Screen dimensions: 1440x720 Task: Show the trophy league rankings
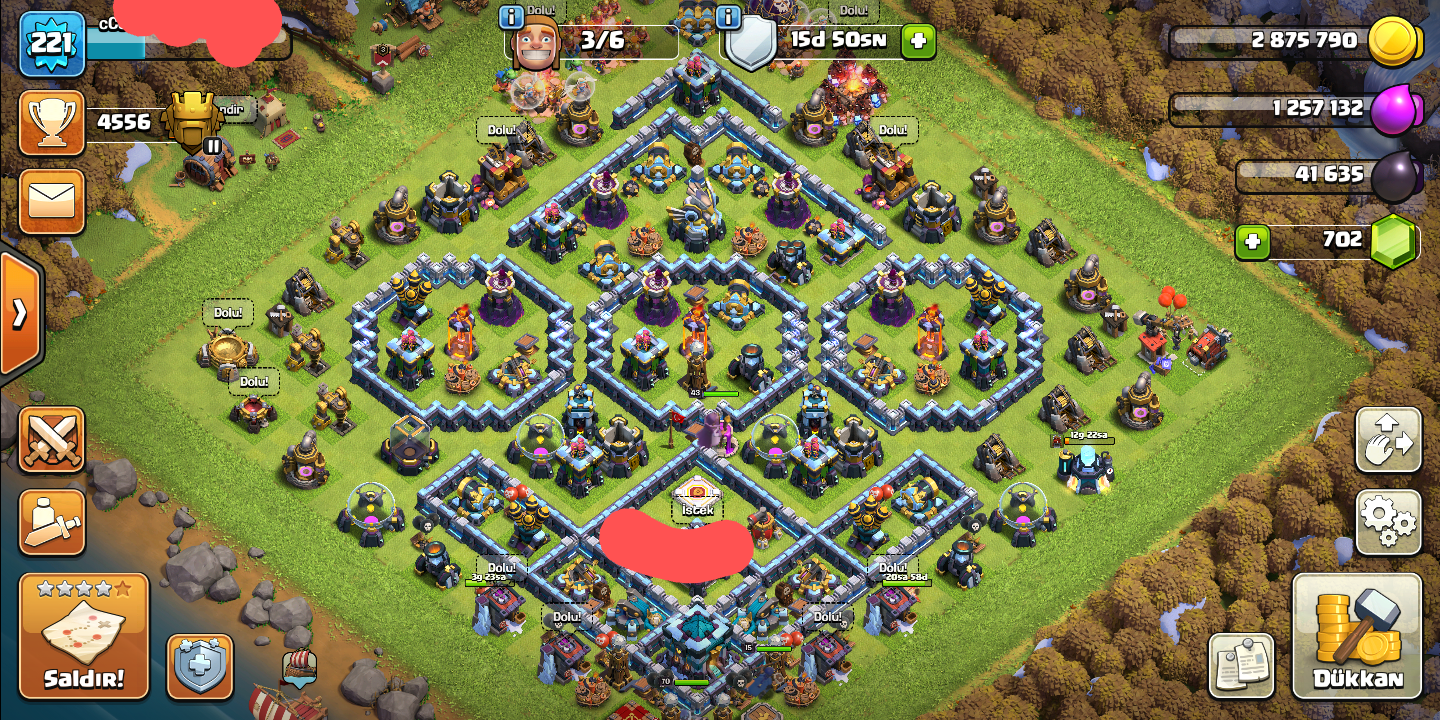(51, 123)
